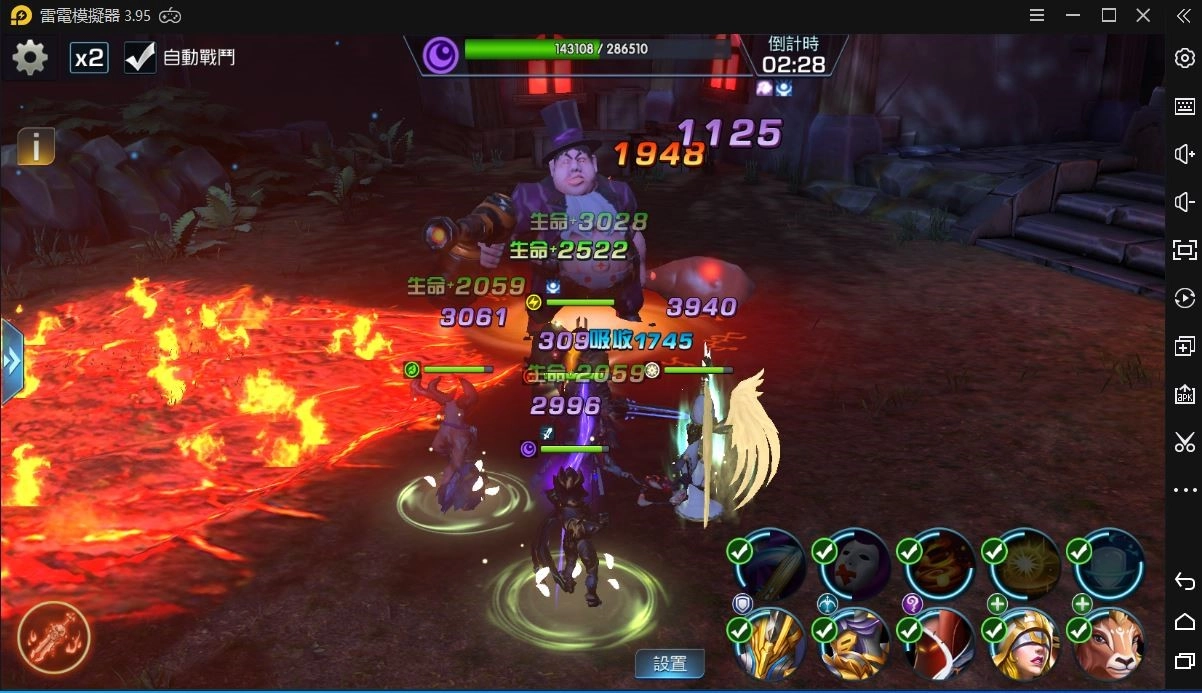Expand the blue arrow side panel

click(11, 361)
